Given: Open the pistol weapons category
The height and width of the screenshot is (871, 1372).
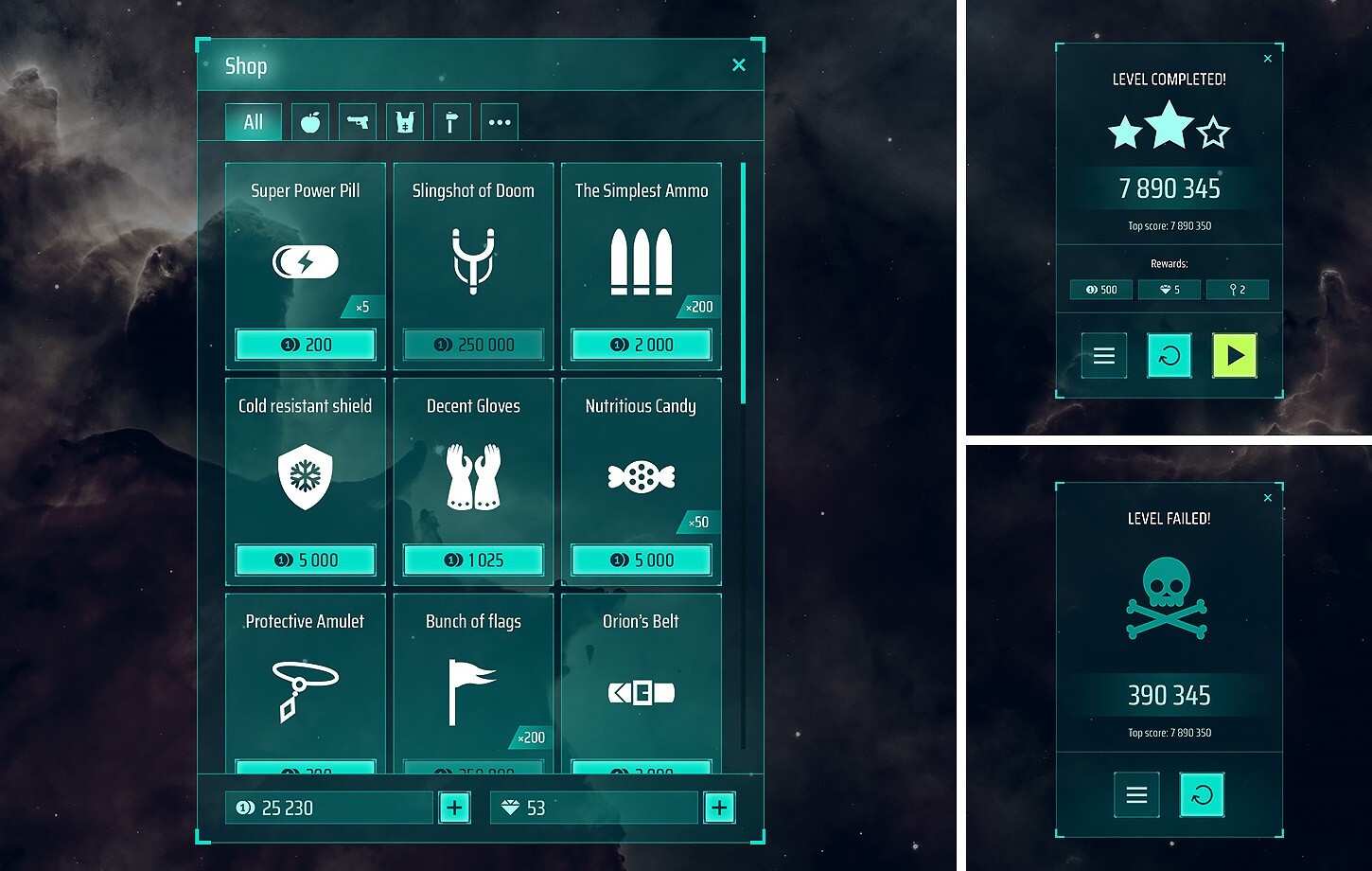Looking at the screenshot, I should point(357,121).
